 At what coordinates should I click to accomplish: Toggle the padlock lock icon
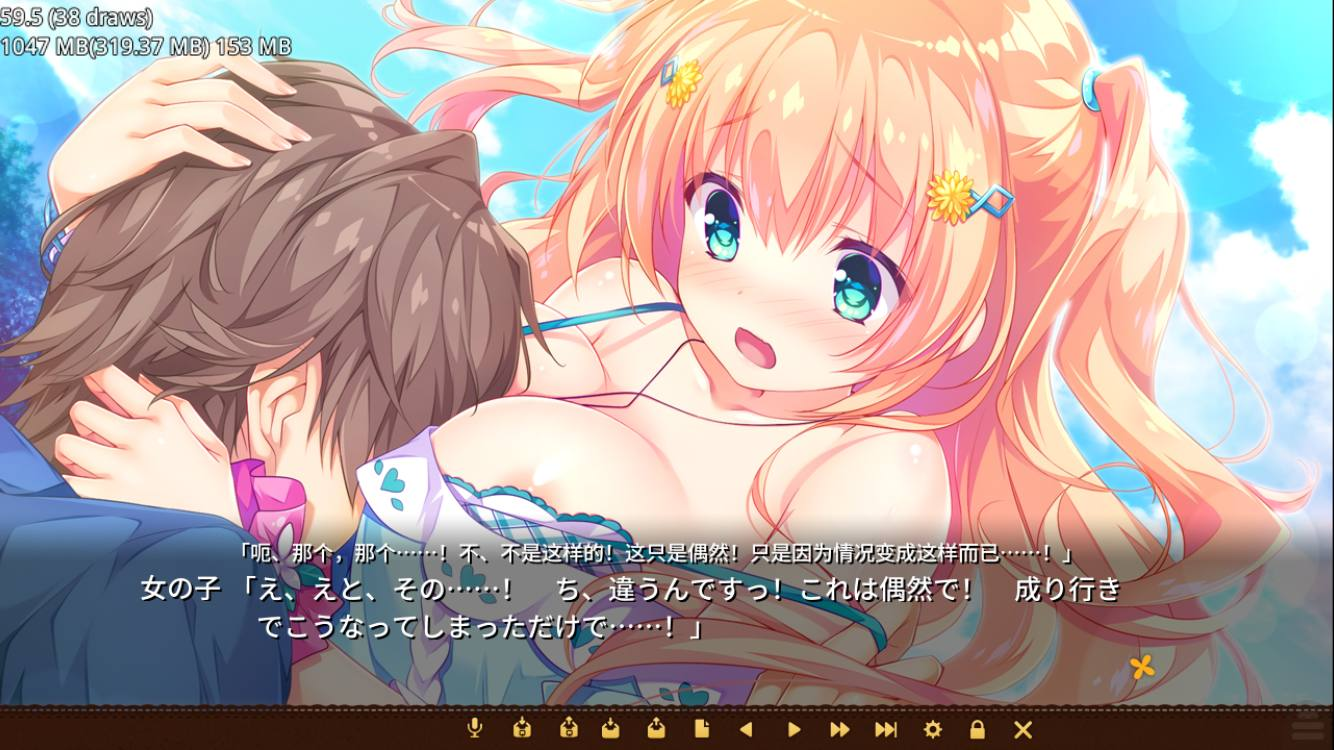point(977,729)
